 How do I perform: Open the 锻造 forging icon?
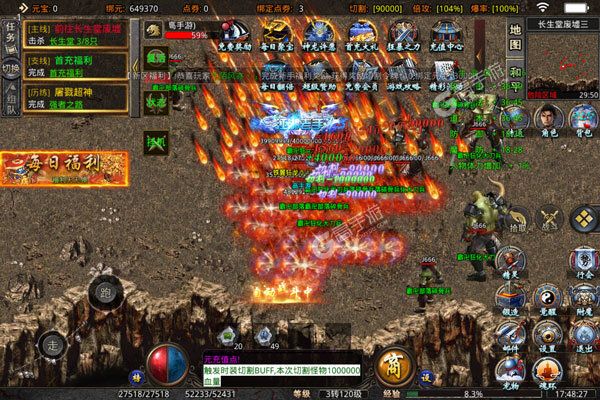pyautogui.click(x=511, y=300)
